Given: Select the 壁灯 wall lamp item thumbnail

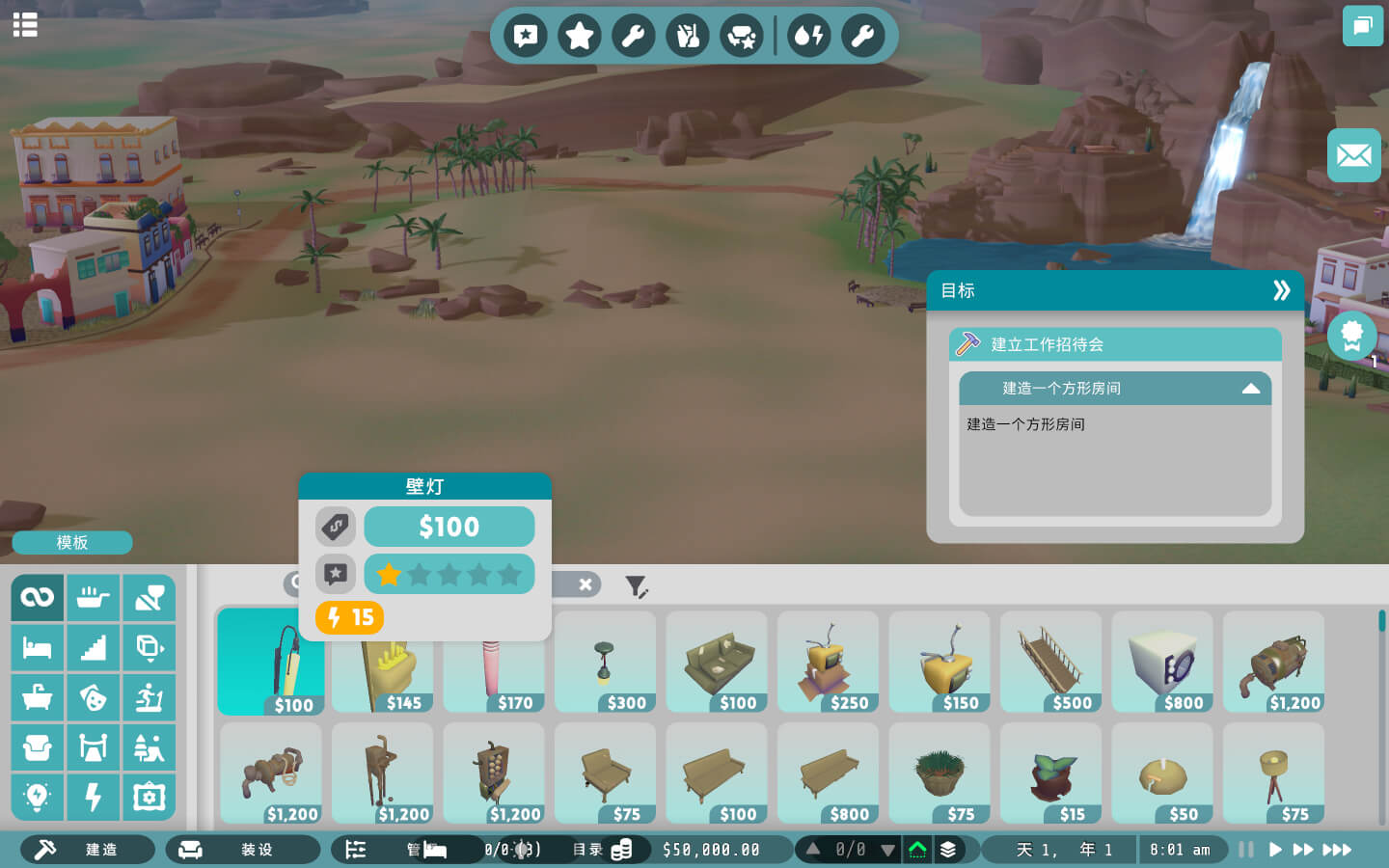Looking at the screenshot, I should tap(271, 662).
